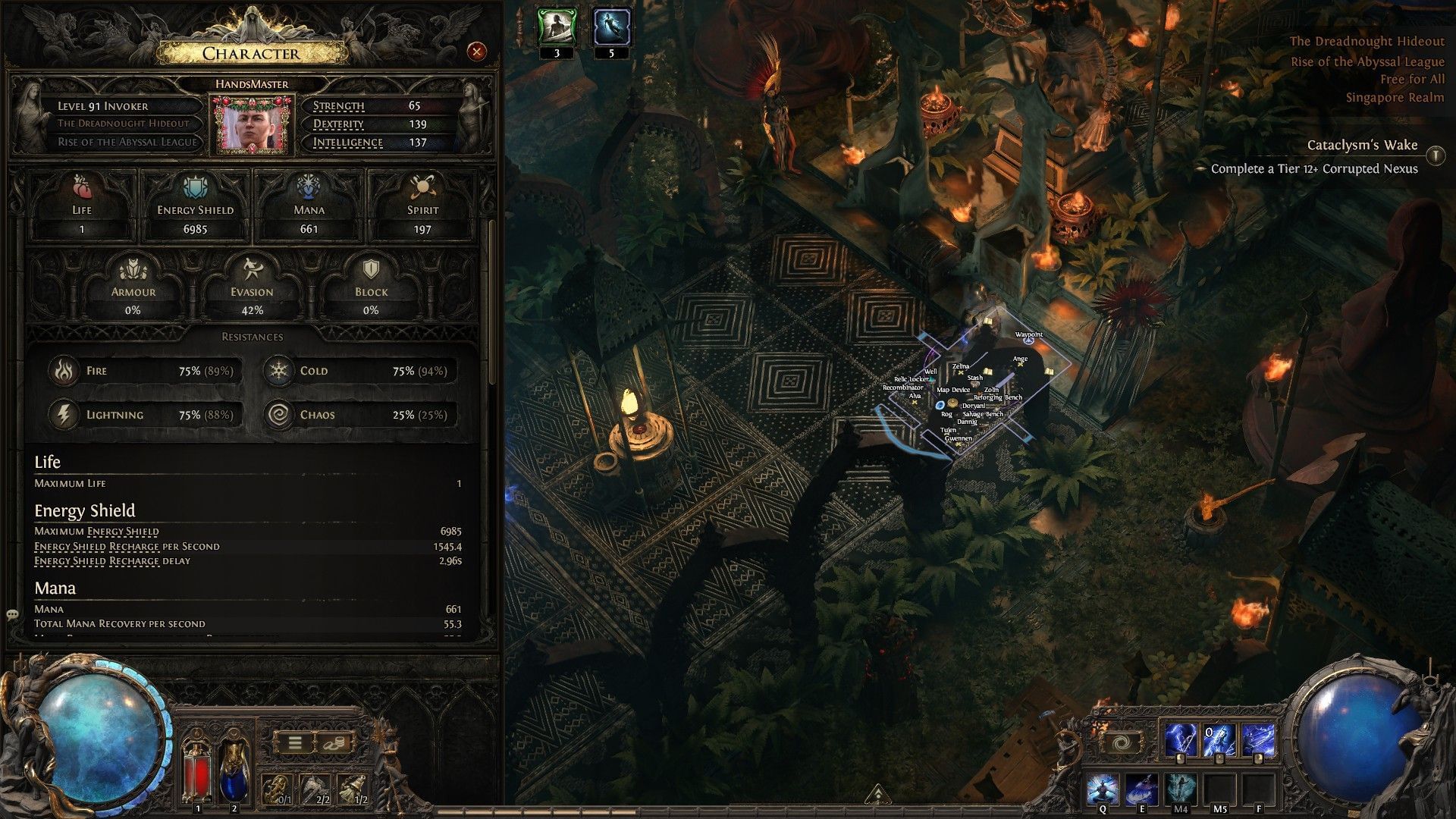This screenshot has width=1456, height=819.
Task: Toggle the Cataclysm's Wake quest tracker
Action: coord(1435,155)
